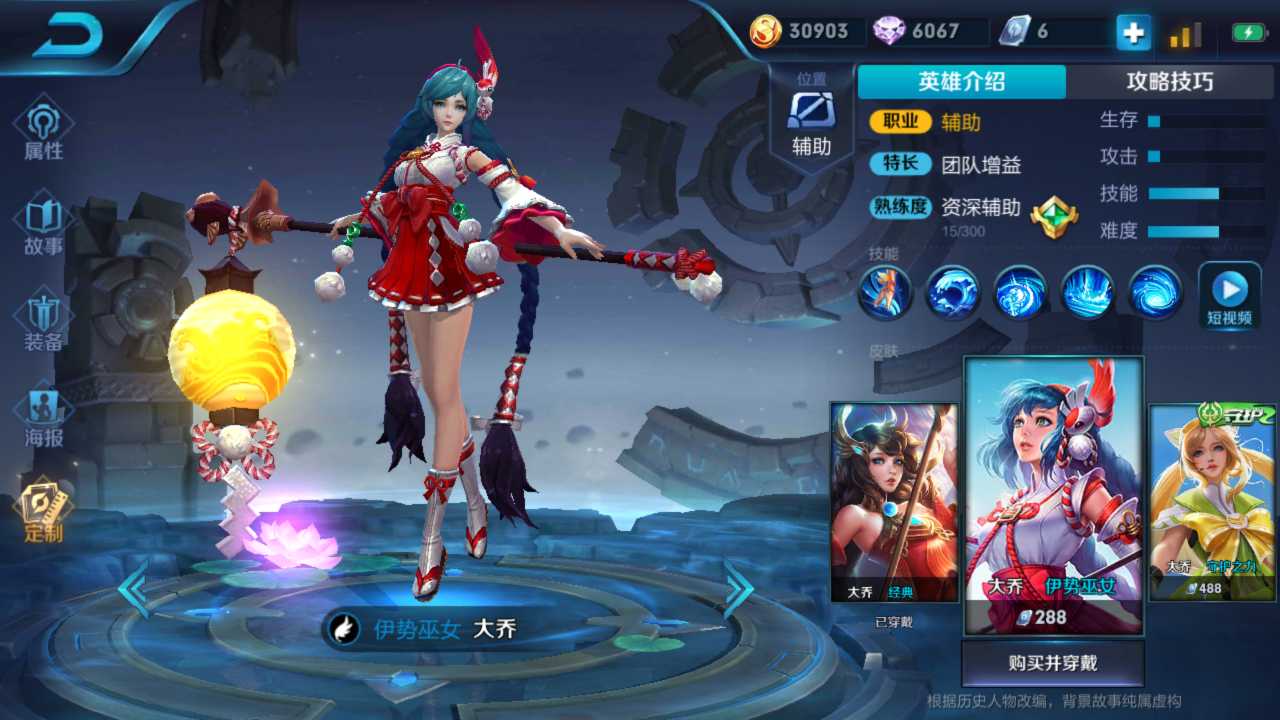1280x720 pixels.
Task: Open the 属性 attributes menu
Action: [44, 130]
